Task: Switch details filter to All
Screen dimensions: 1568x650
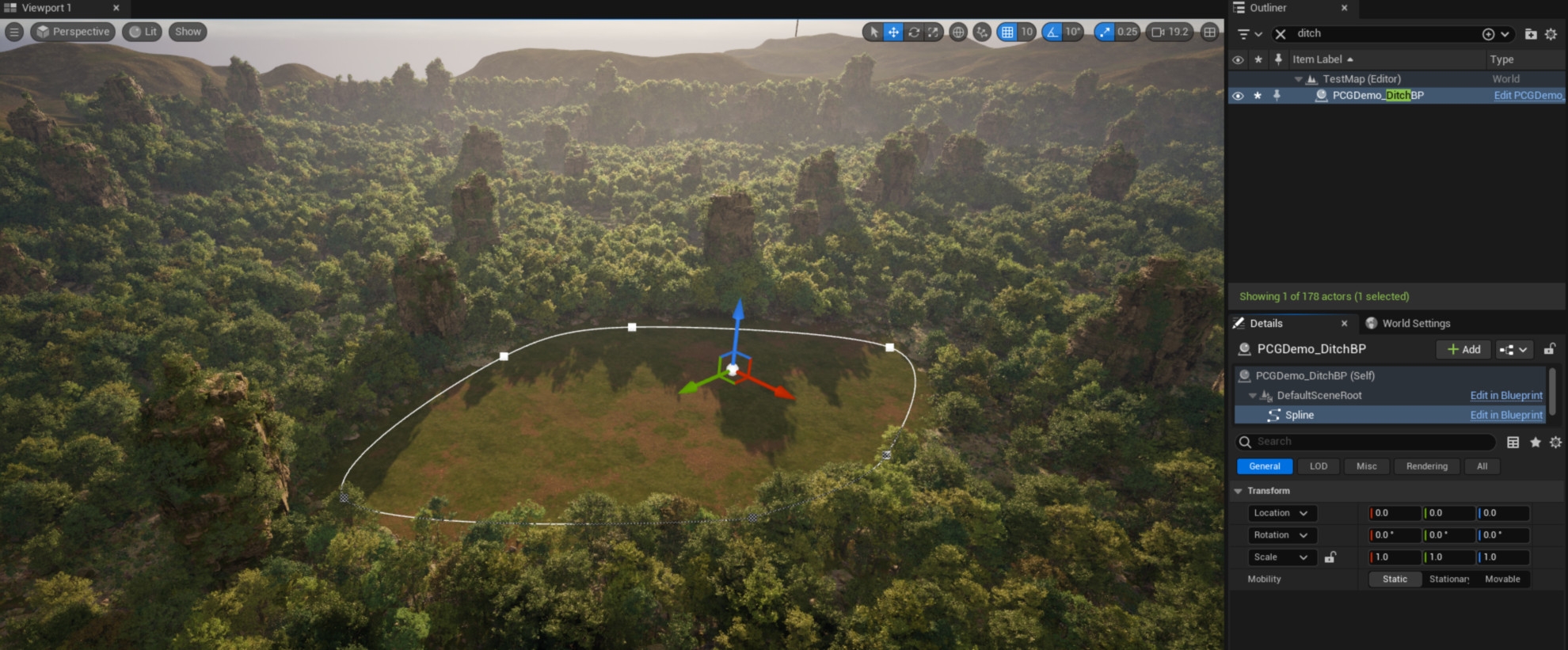Action: [1482, 466]
